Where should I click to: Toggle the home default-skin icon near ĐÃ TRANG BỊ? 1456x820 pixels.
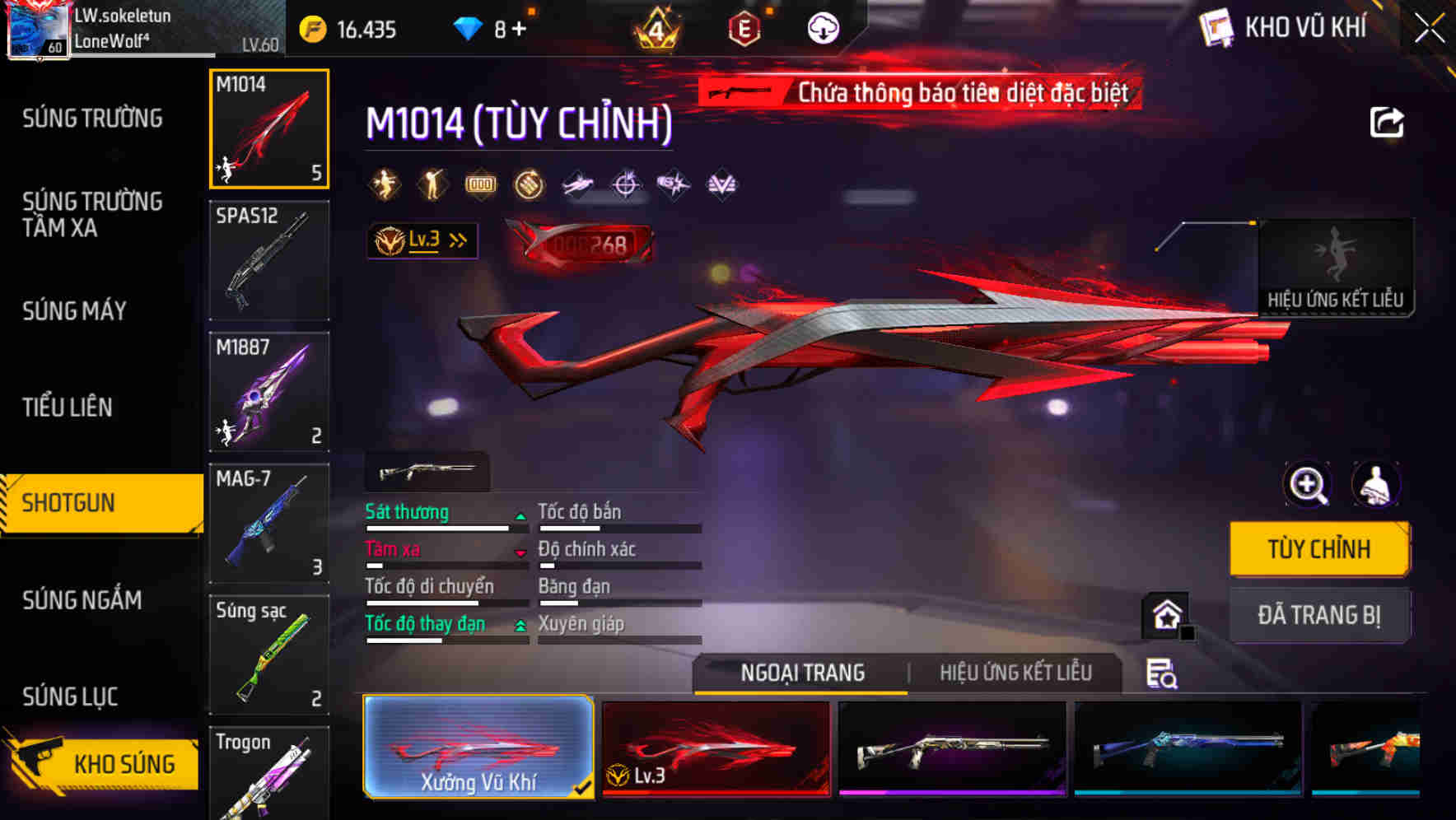pyautogui.click(x=1164, y=615)
